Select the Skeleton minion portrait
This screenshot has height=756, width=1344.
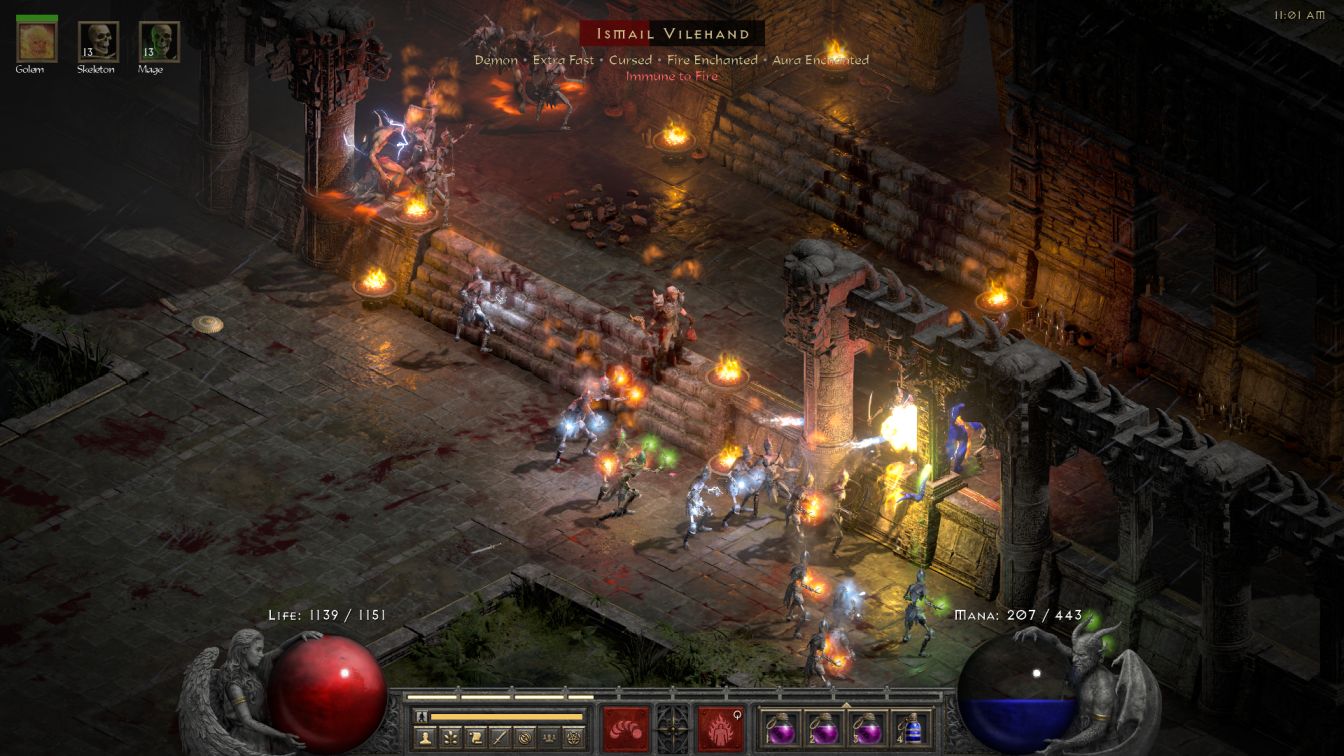[x=98, y=41]
